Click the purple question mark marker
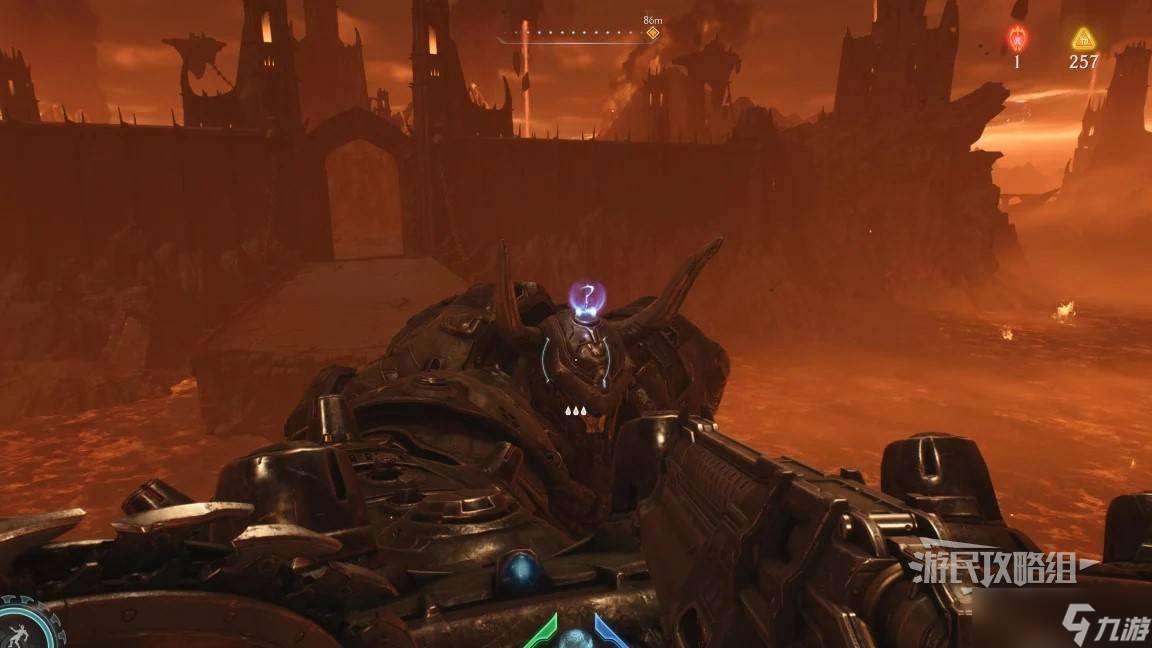 coord(589,295)
